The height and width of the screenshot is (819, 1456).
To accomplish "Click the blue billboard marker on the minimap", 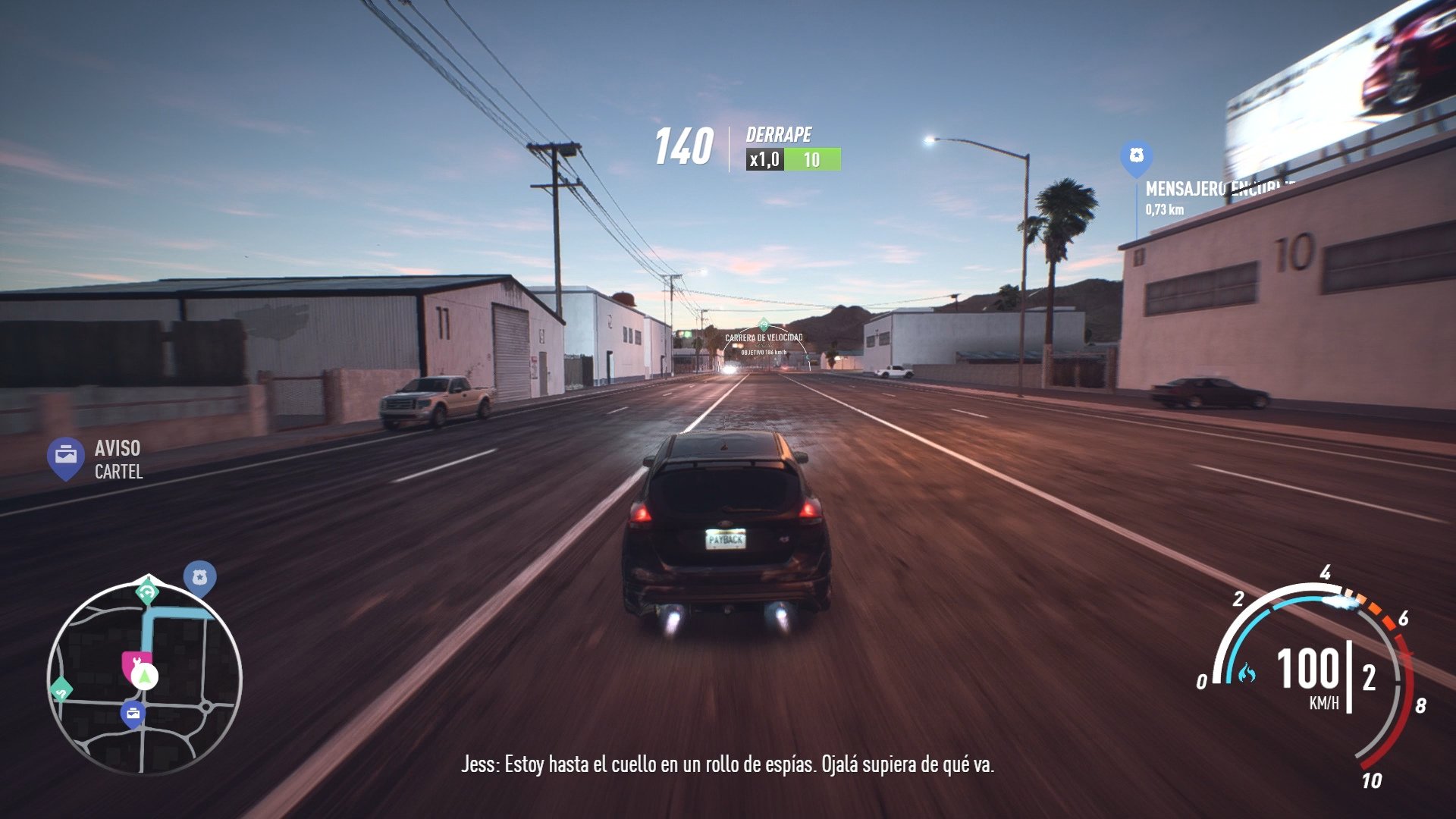I will coord(133,713).
